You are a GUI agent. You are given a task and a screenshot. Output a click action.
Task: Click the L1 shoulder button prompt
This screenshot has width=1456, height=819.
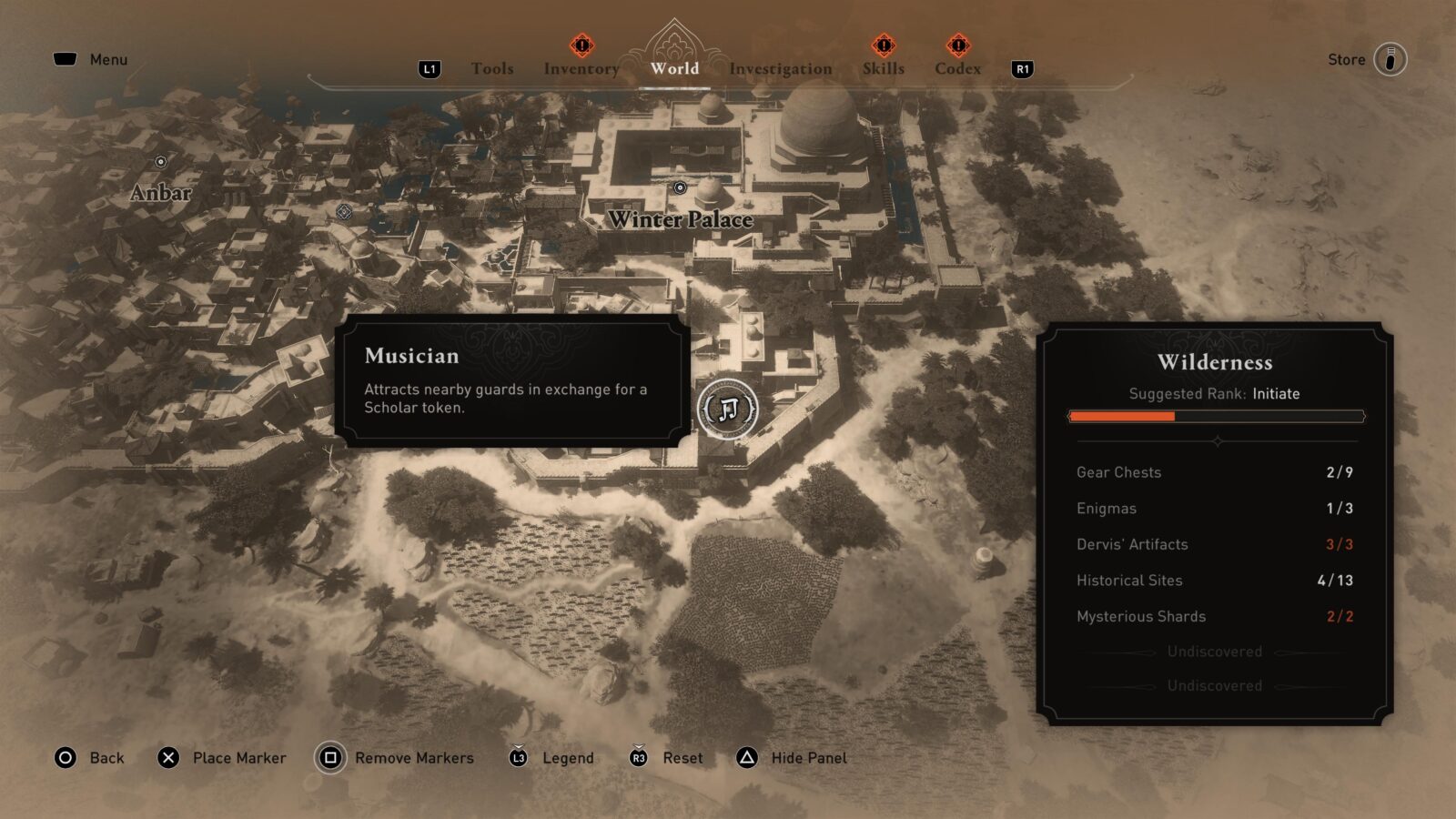428,69
